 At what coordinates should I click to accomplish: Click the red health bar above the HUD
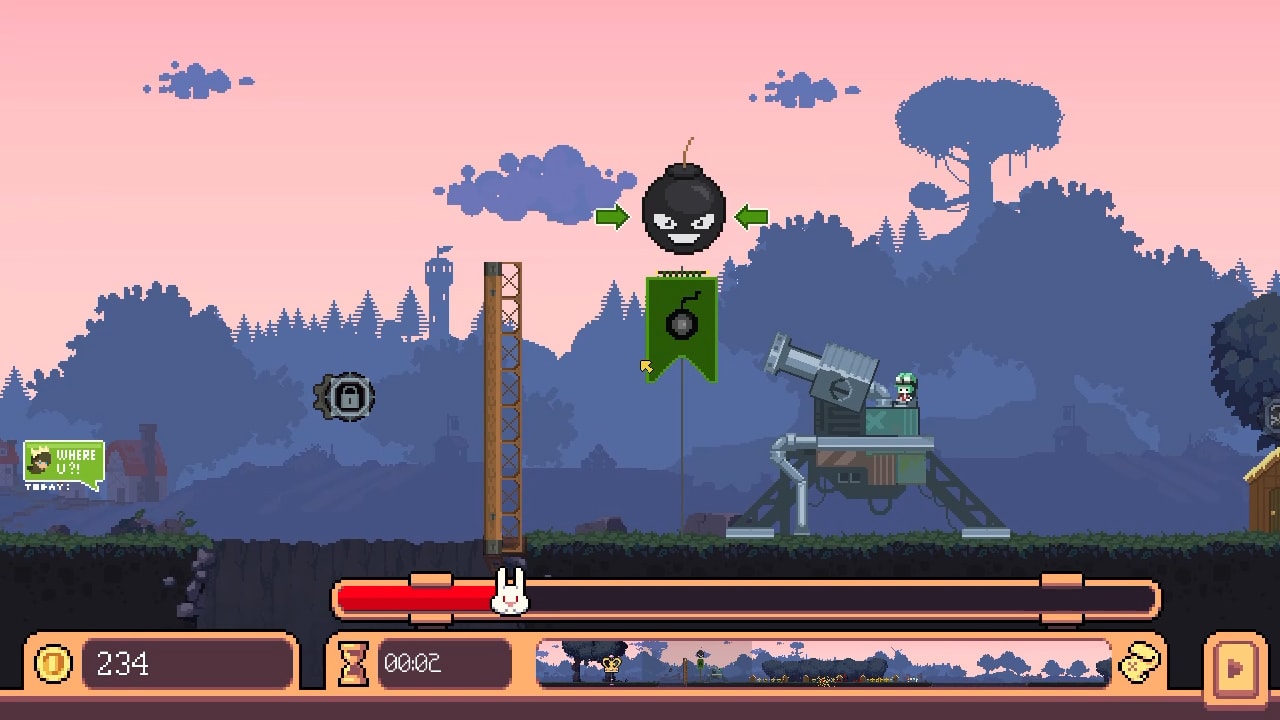click(420, 597)
